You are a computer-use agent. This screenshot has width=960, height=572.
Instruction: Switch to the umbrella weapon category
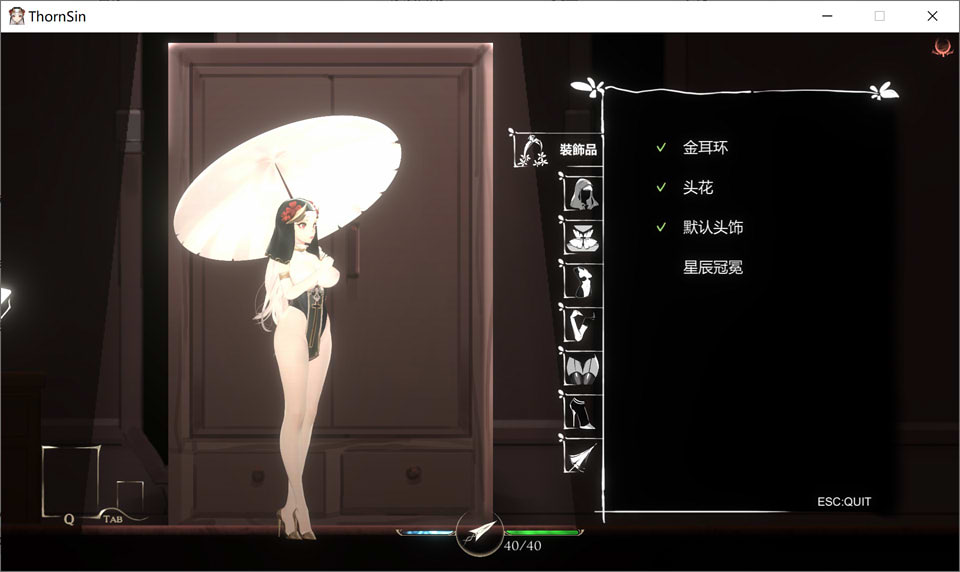[x=581, y=455]
